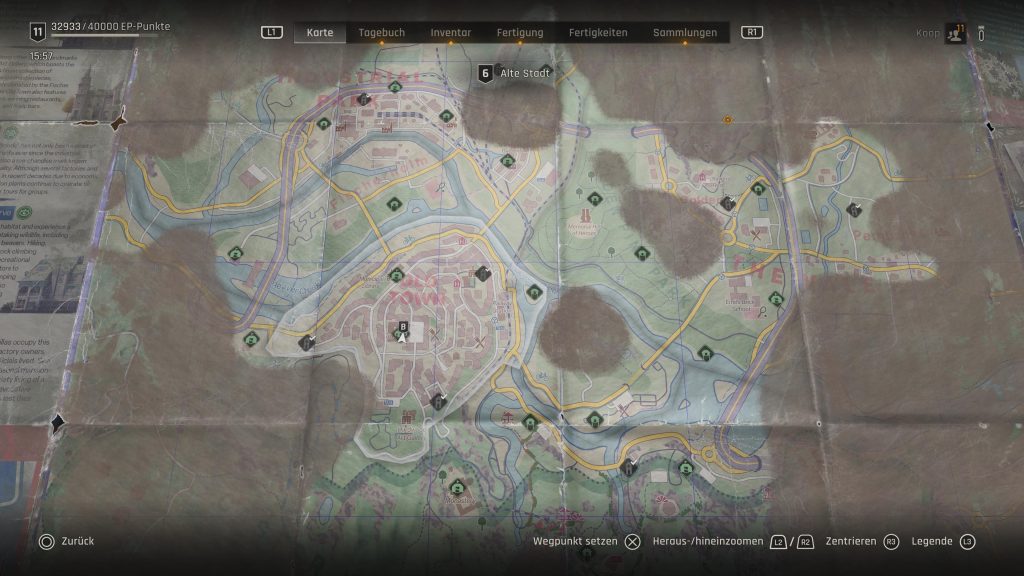Show the Fertigkeiten tab
The height and width of the screenshot is (576, 1024).
[x=598, y=32]
